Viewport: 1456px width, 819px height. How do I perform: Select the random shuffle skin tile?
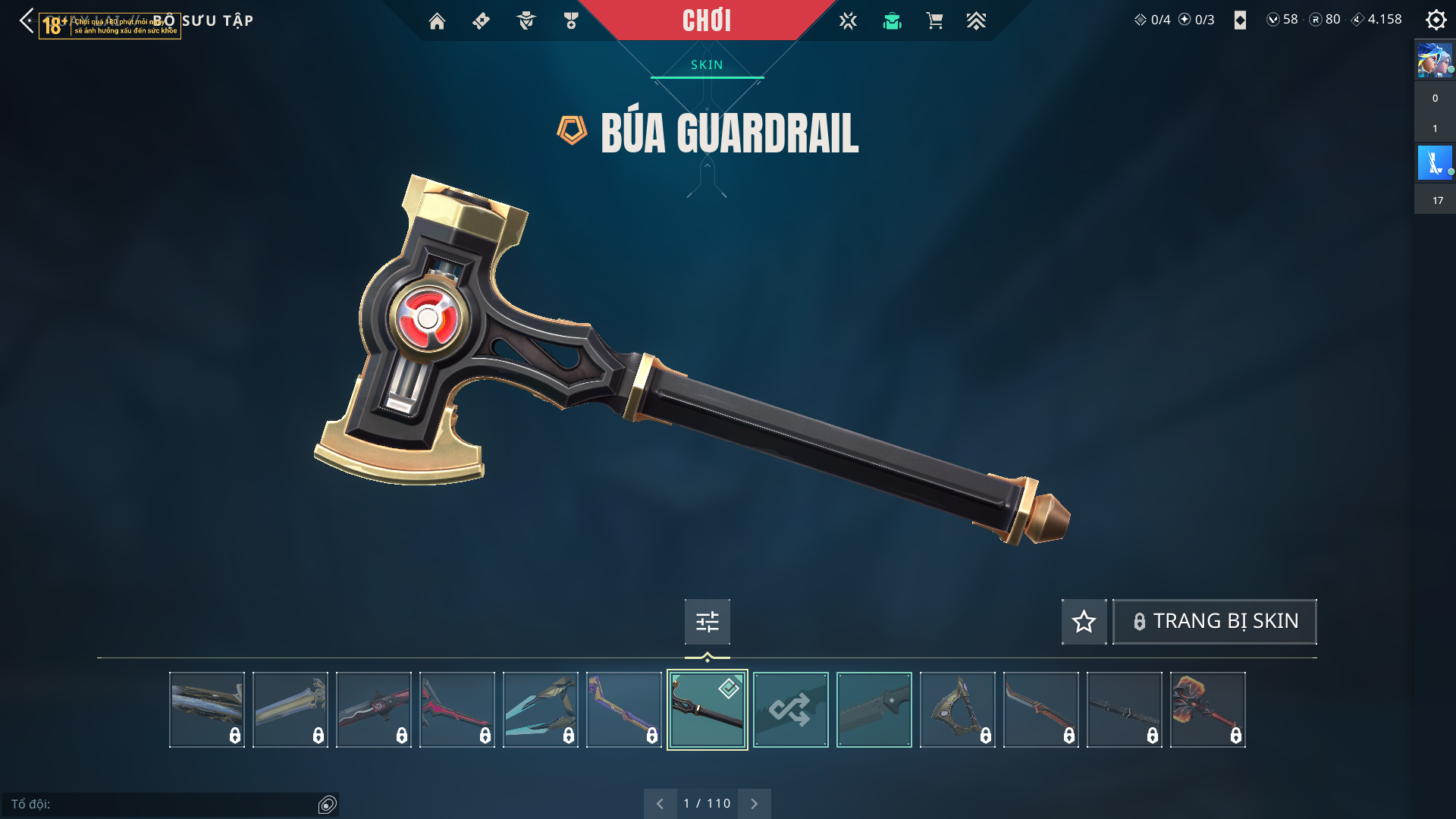click(x=790, y=710)
